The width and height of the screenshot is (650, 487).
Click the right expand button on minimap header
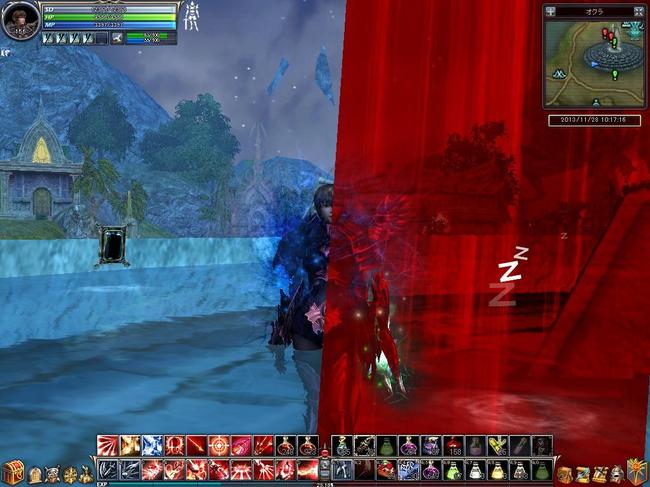click(639, 12)
